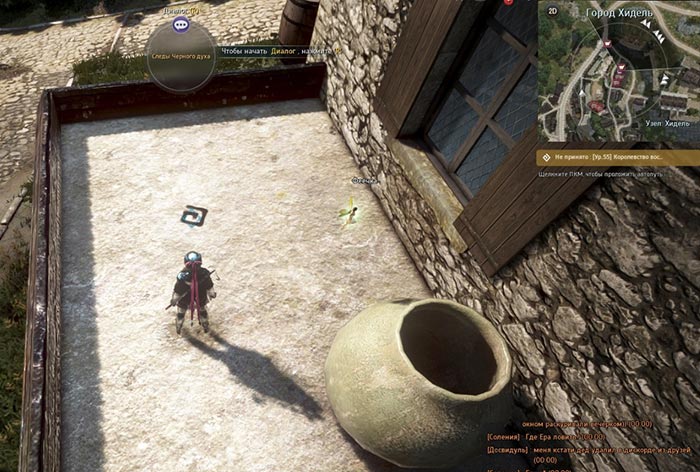
Task: Click the Dialogue speech bubble icon
Action: (181, 24)
